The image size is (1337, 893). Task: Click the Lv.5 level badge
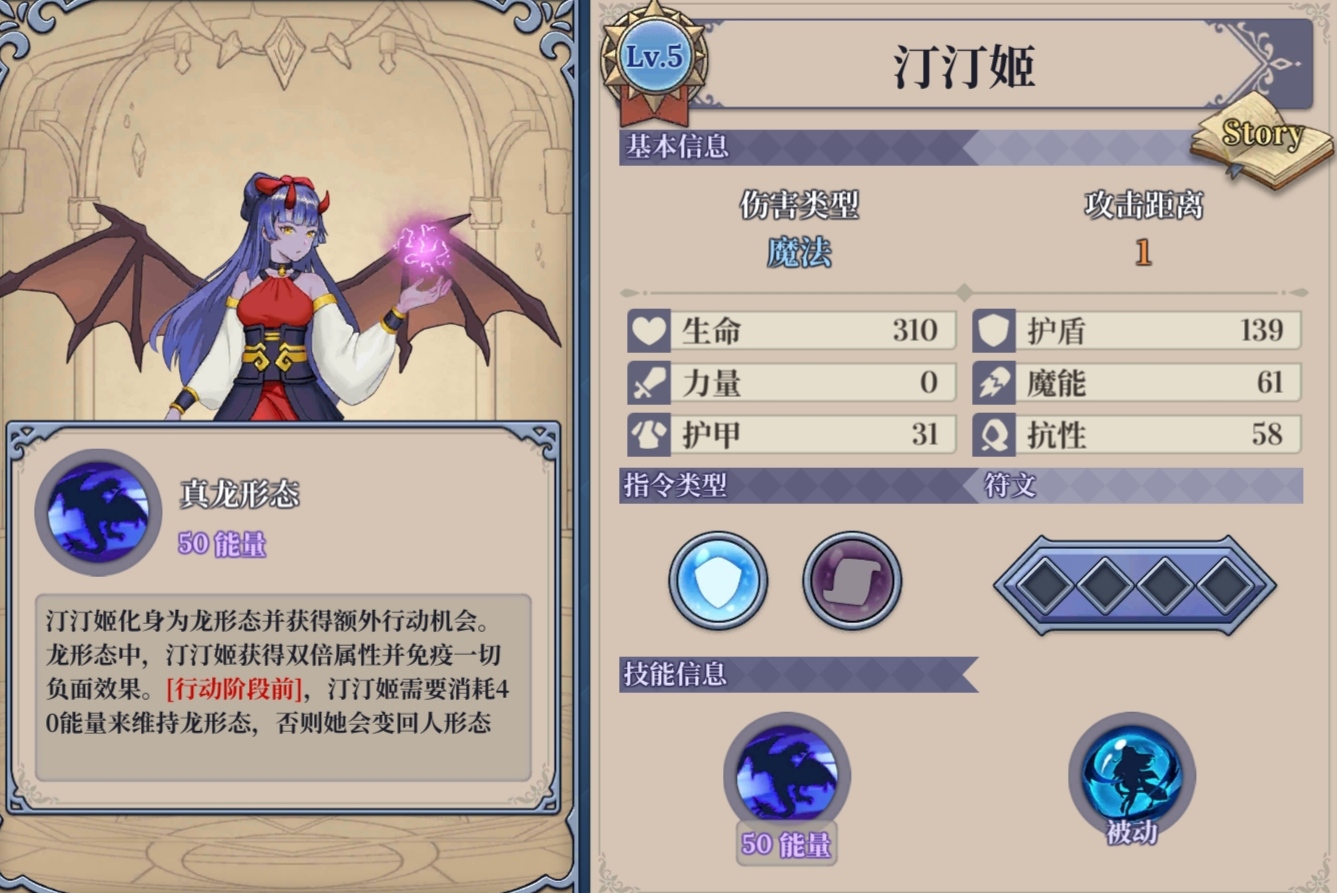click(654, 58)
